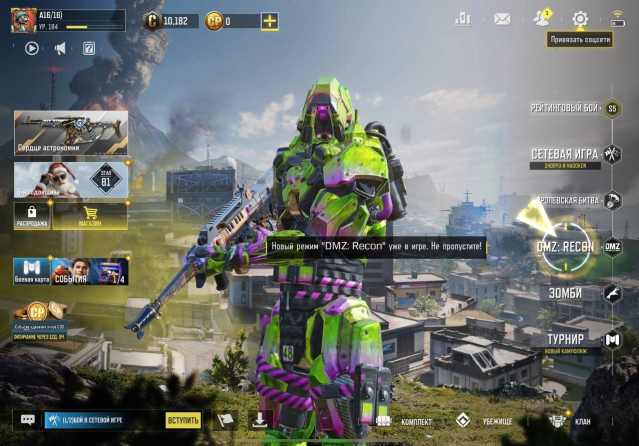The width and height of the screenshot is (639, 446).
Task: View the Сердце астрономии weapon offer
Action: pos(70,131)
